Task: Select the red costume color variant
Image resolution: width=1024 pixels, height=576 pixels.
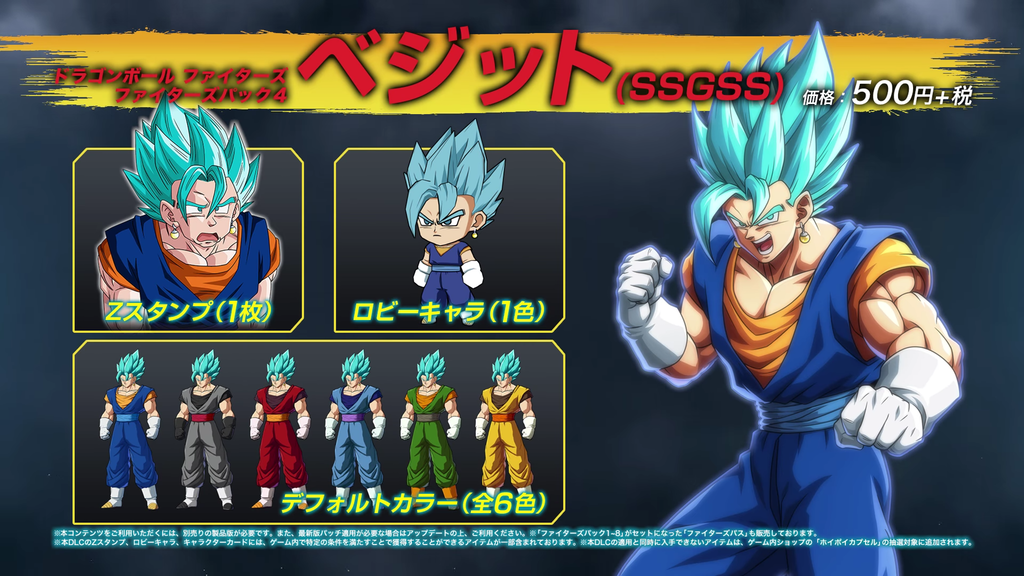Action: (x=280, y=430)
